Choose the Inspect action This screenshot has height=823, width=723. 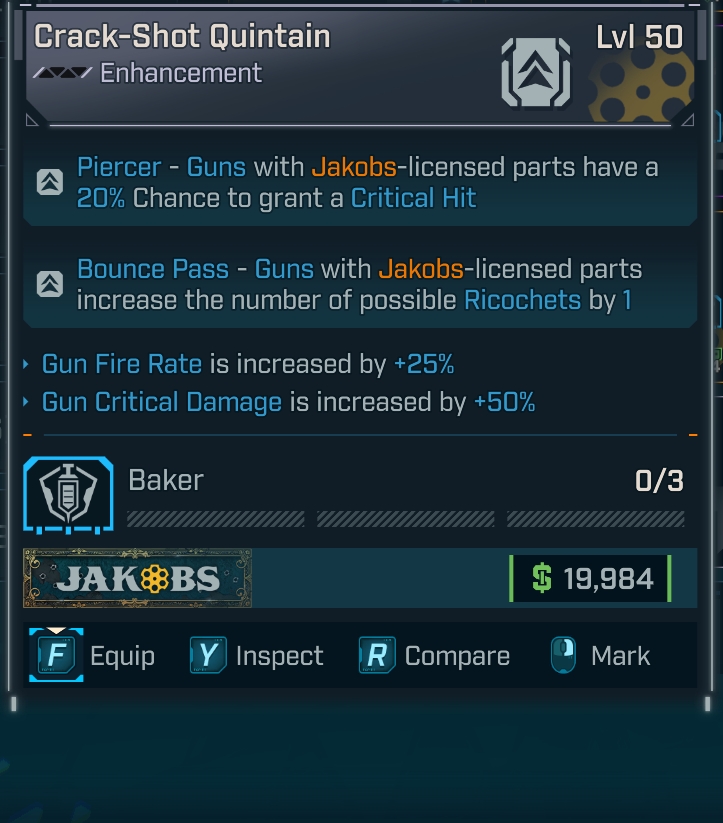tap(257, 656)
